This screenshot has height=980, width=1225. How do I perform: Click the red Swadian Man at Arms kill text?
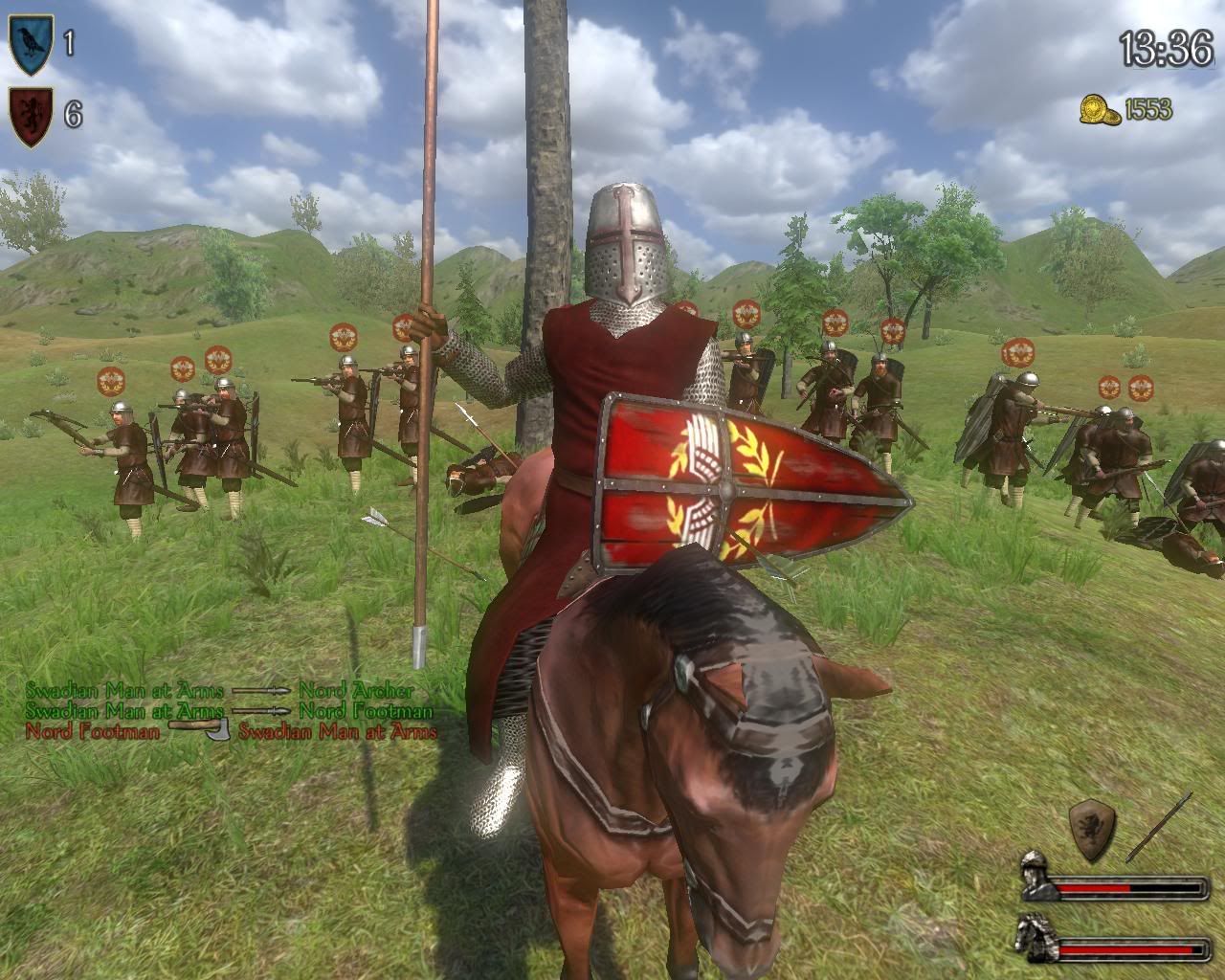(x=337, y=733)
